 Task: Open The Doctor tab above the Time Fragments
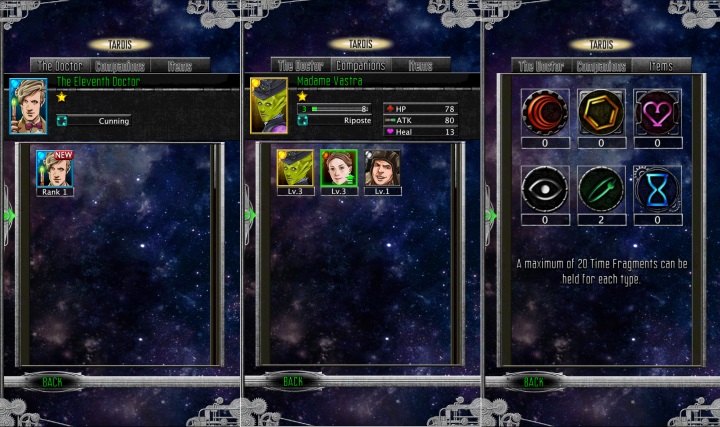pos(540,66)
